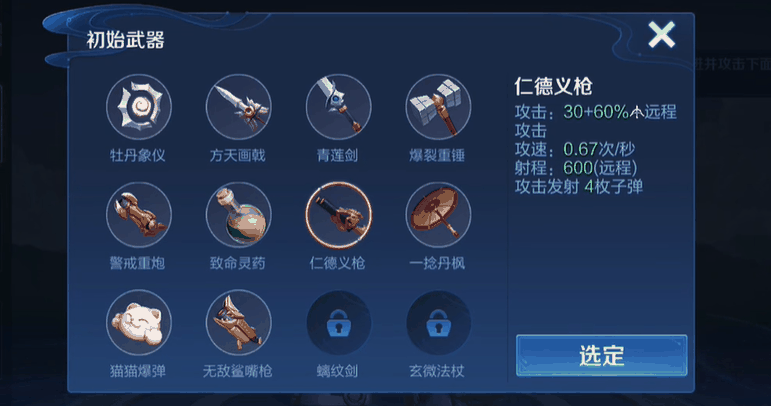The height and width of the screenshot is (406, 771).
Task: Confirm the weapon with the 选定 button
Action: [601, 355]
